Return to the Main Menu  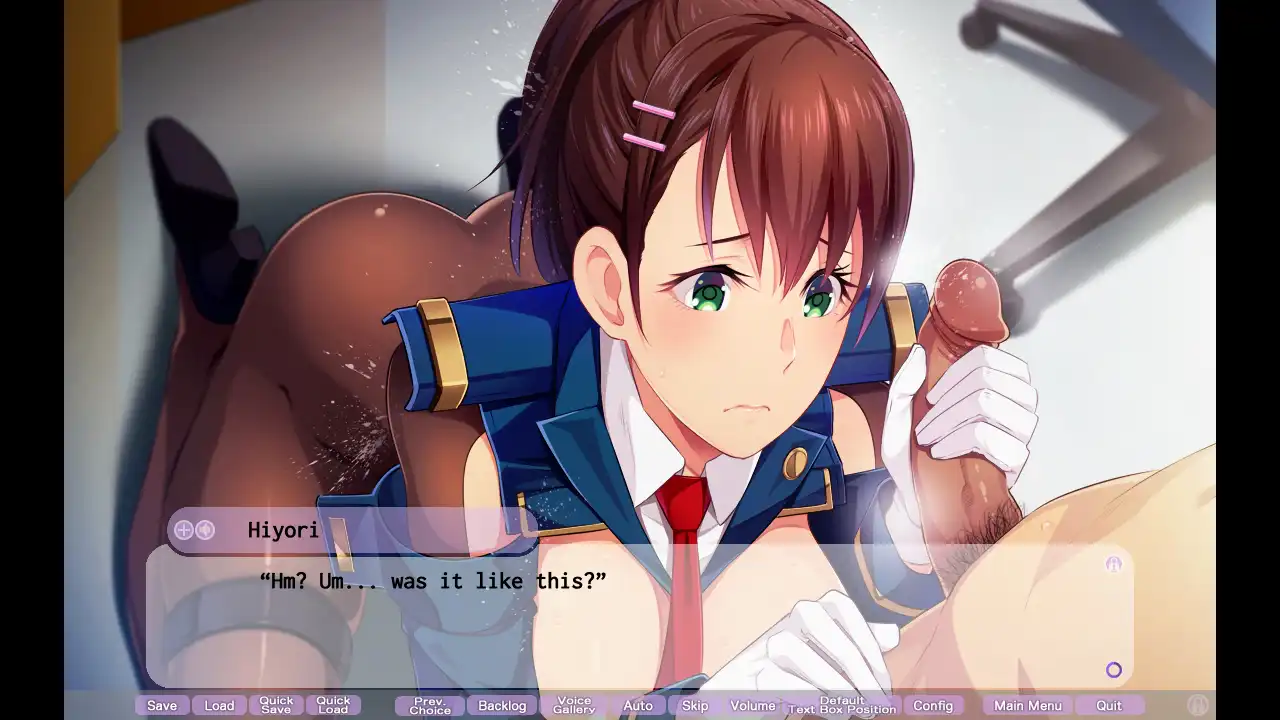click(x=1027, y=706)
